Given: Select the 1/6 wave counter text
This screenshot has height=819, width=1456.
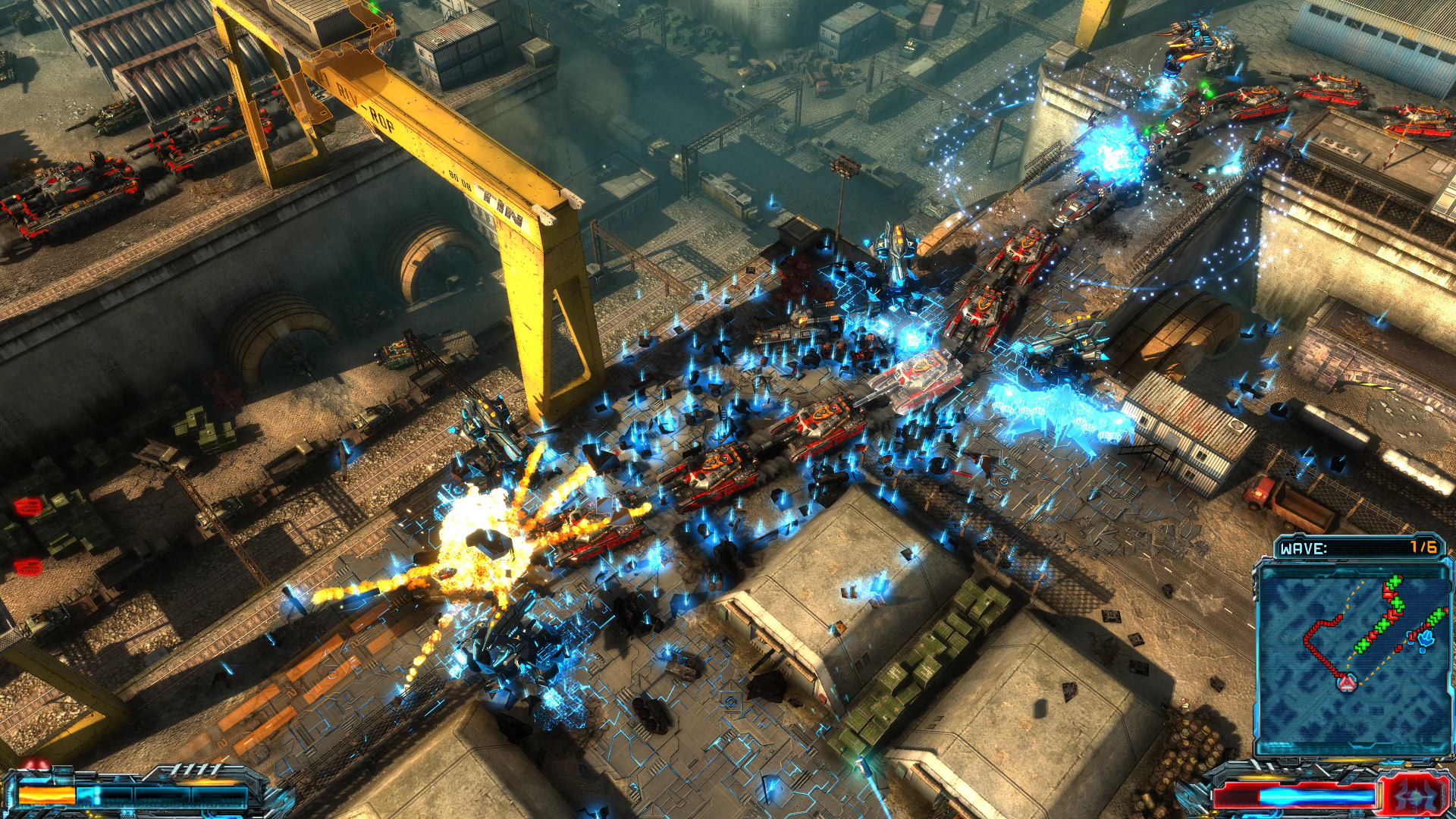Looking at the screenshot, I should (1421, 547).
